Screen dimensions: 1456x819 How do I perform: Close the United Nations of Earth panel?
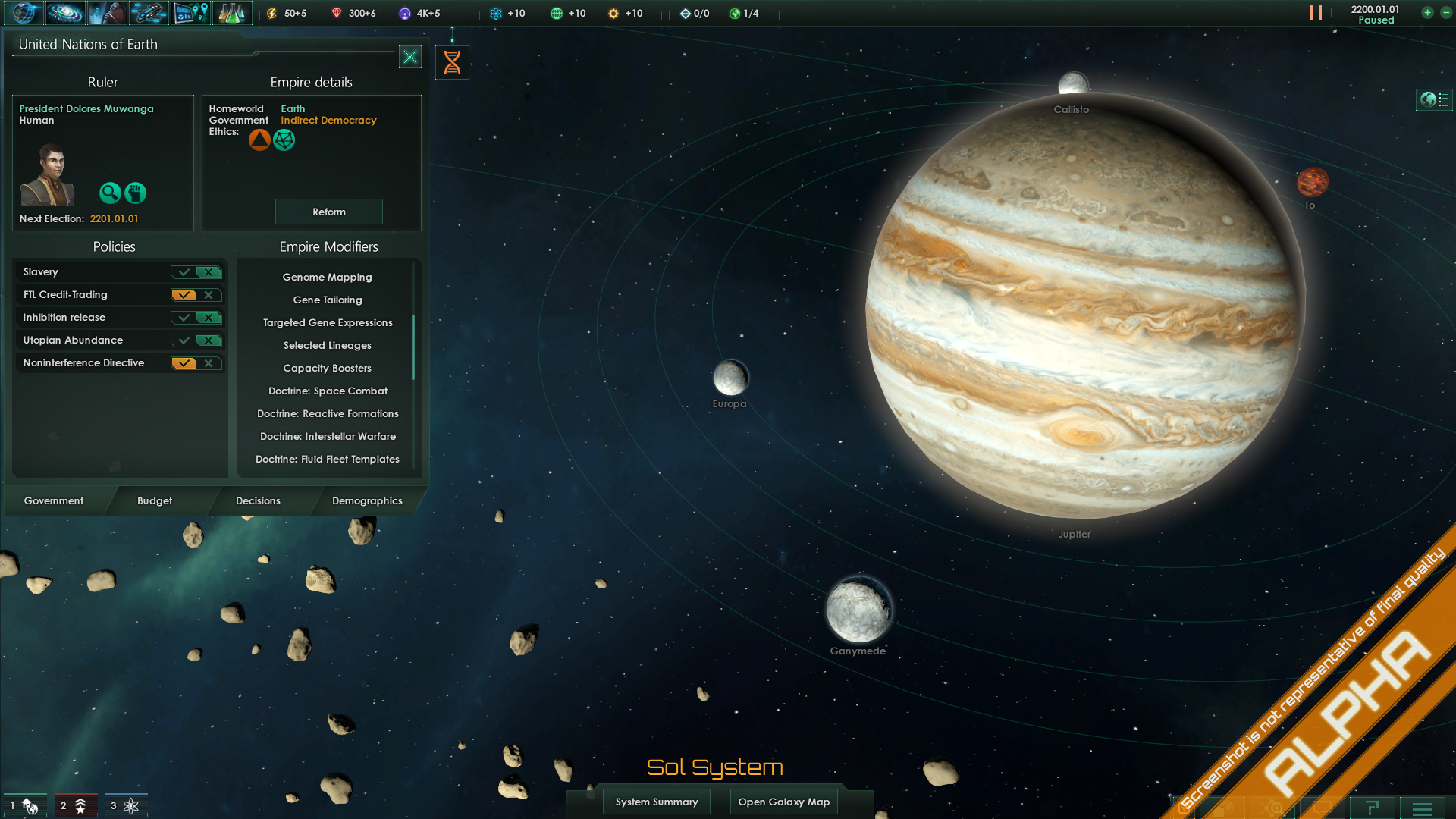[410, 57]
